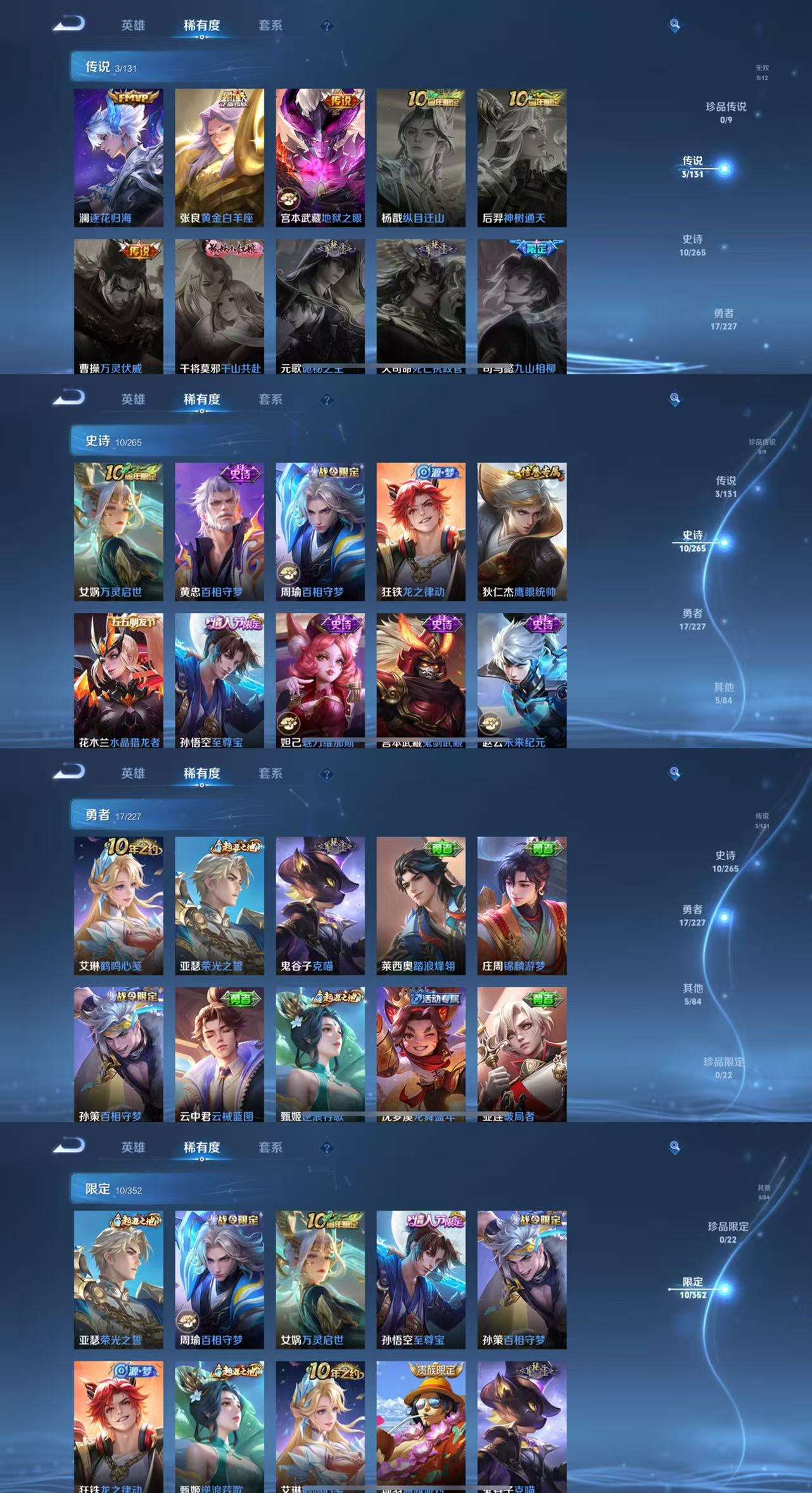This screenshot has height=1493, width=812.
Task: Choose the 狄仁杰 鹰眼统帅 skin card
Action: point(522,531)
